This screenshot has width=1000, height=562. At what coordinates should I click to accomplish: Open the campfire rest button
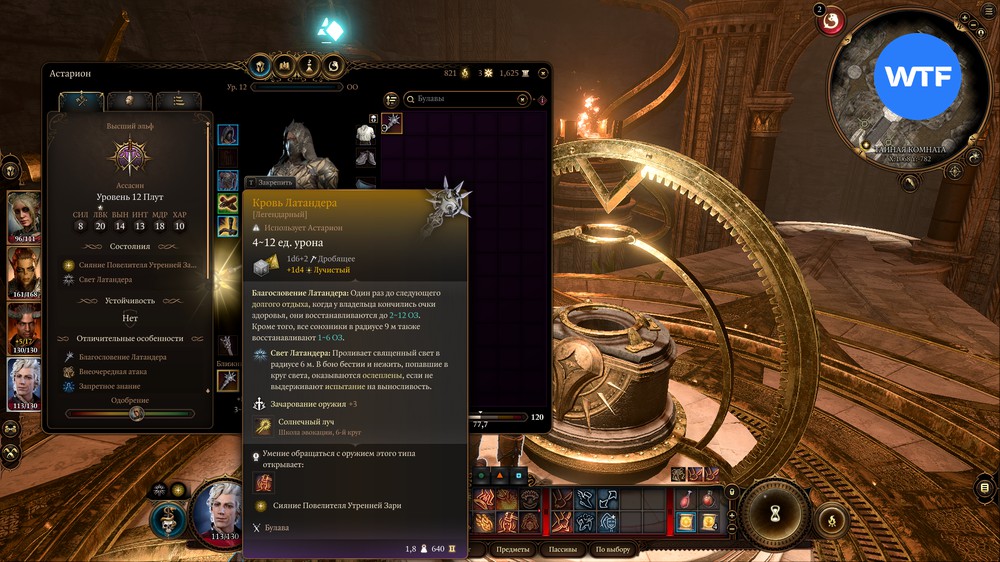(x=829, y=521)
